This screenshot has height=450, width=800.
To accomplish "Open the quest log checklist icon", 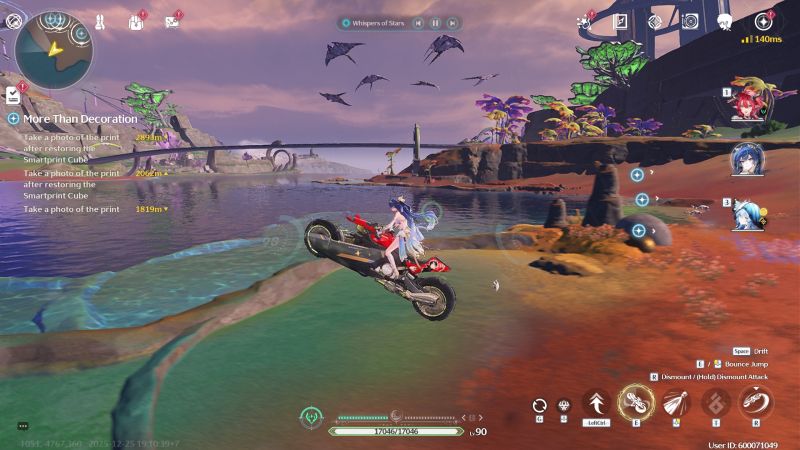I will coord(13,95).
